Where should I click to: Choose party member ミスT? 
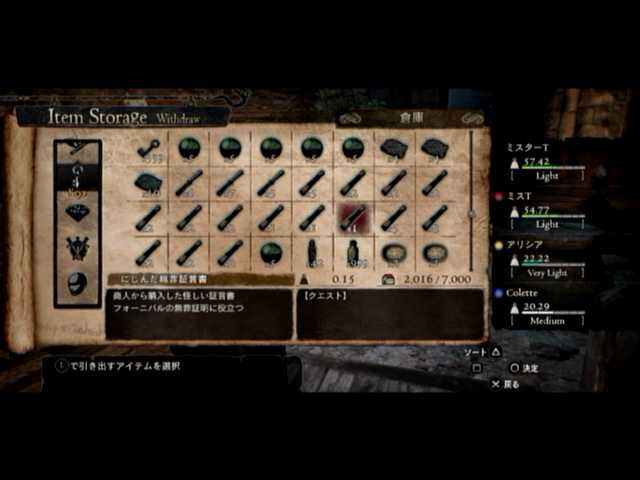coord(547,210)
